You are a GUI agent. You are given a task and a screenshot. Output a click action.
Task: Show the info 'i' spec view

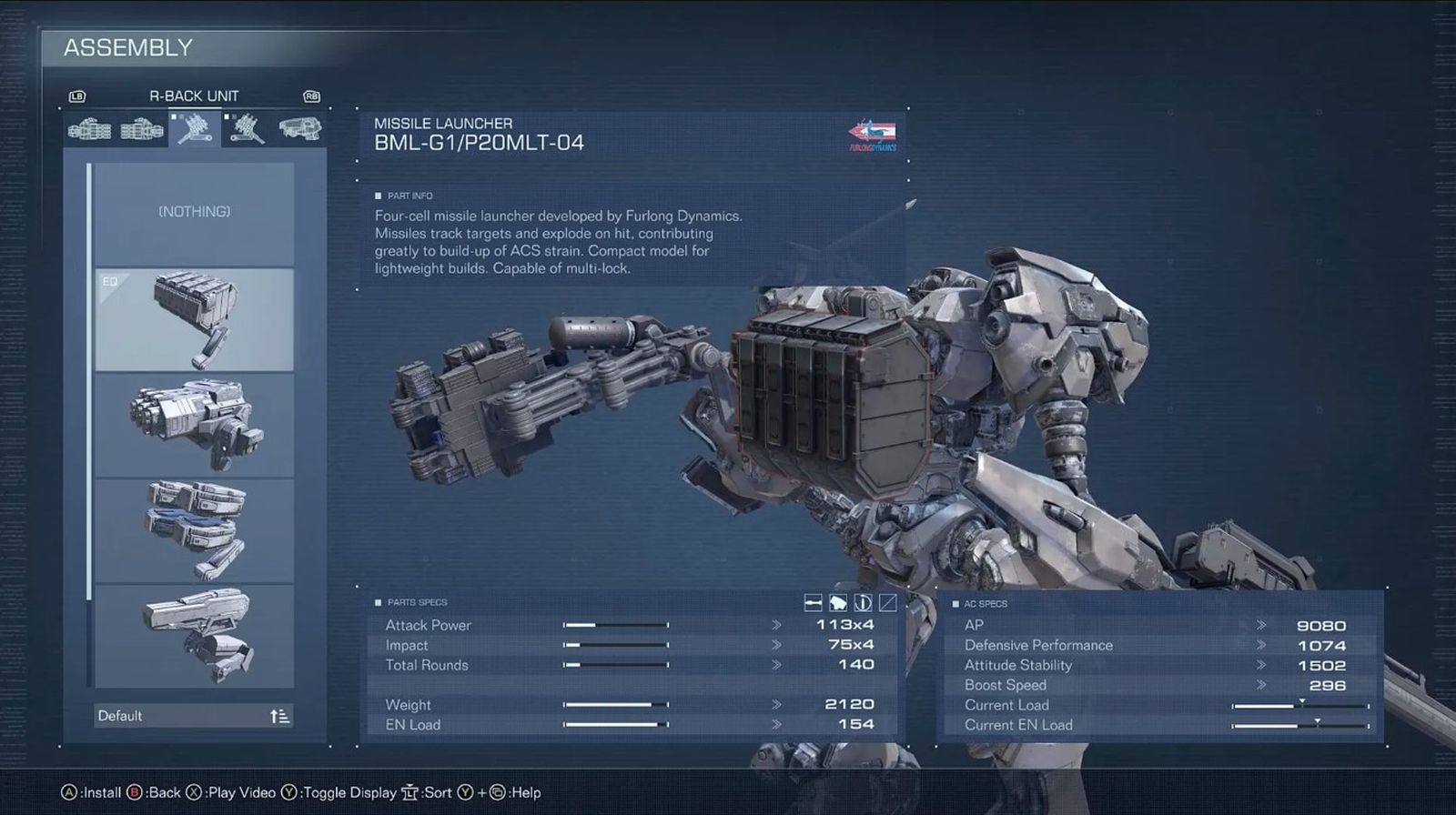[863, 602]
